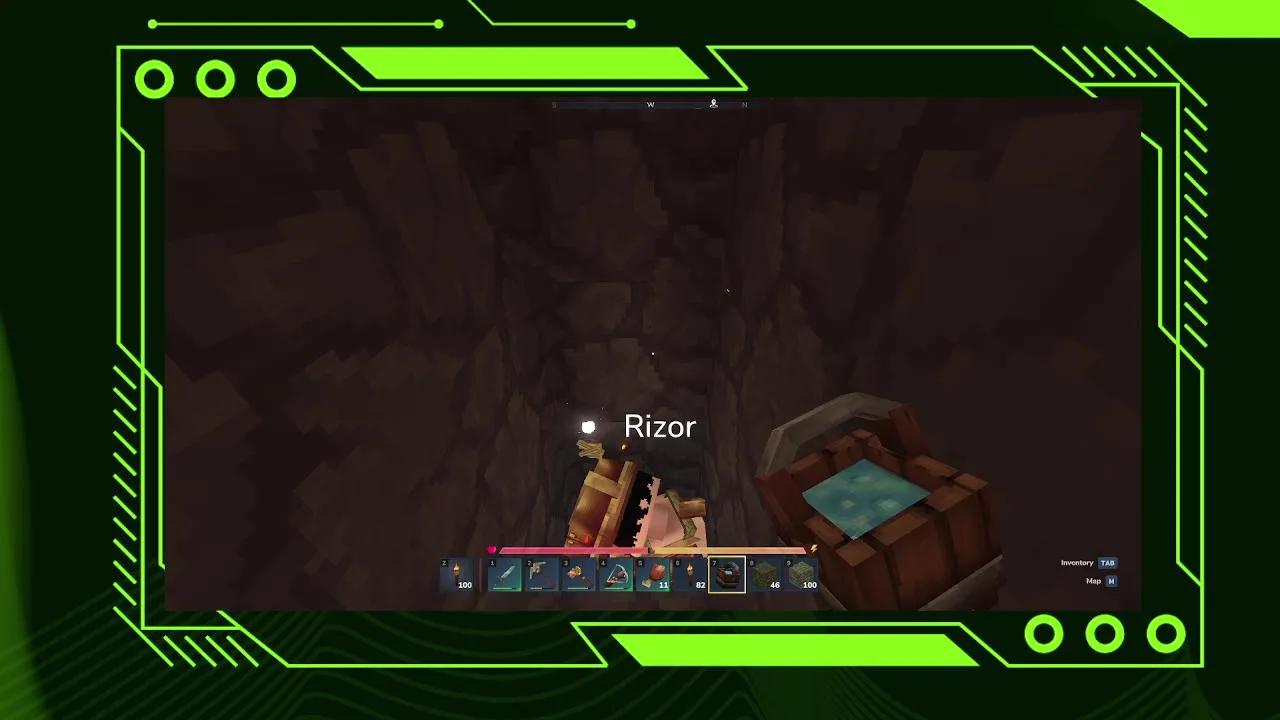Click the player position indicator on compass
This screenshot has width=1280, height=720.
pyautogui.click(x=714, y=104)
